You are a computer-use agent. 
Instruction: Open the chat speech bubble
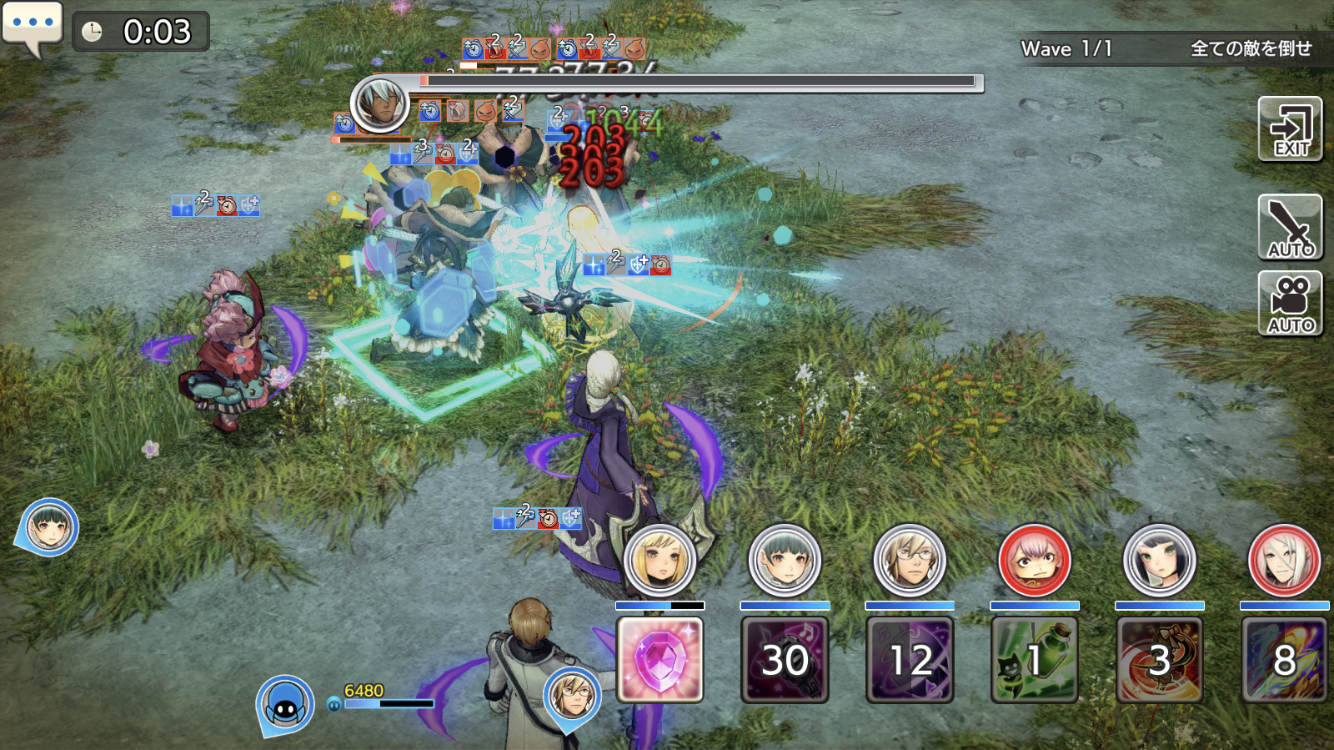32,27
